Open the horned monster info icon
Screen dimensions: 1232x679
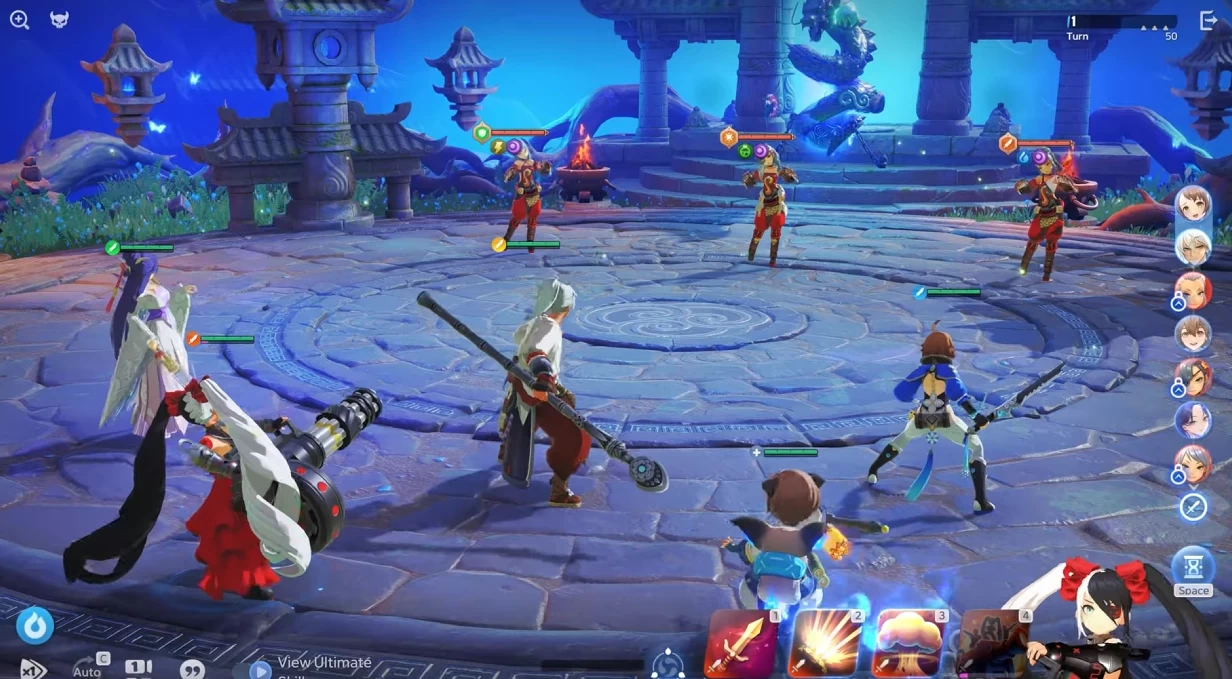coord(60,20)
